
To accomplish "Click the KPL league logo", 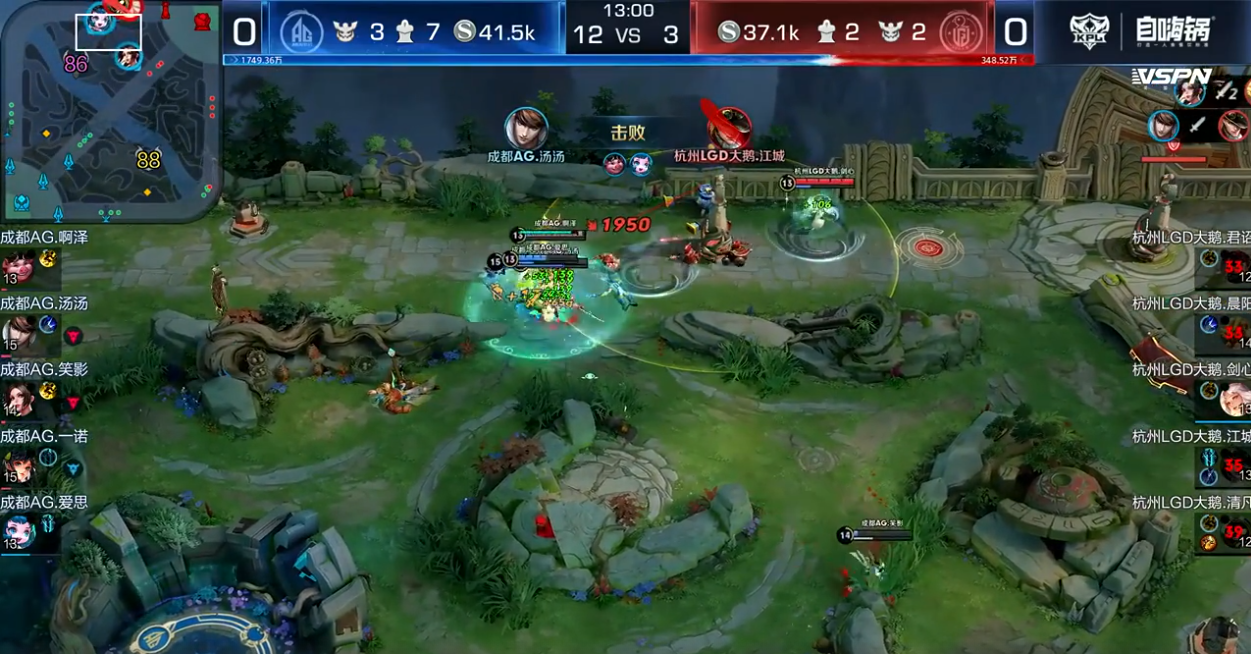I will (x=1089, y=32).
